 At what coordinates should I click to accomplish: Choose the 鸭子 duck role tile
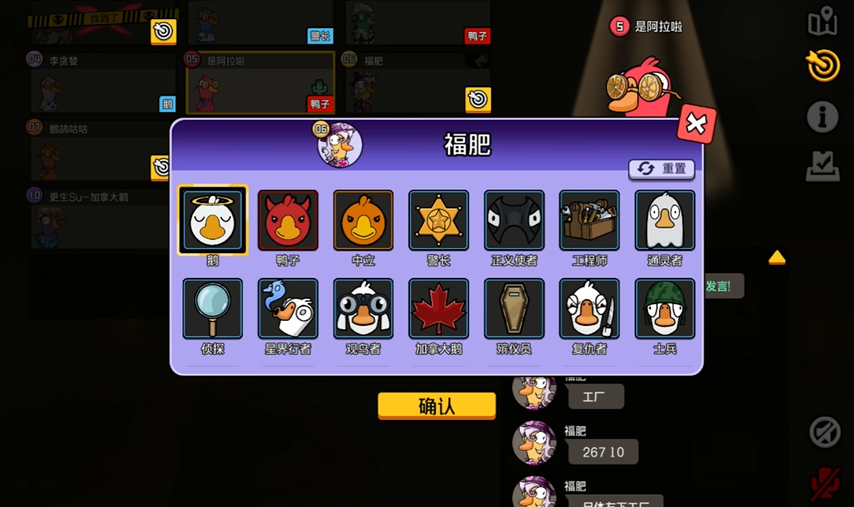tap(288, 220)
